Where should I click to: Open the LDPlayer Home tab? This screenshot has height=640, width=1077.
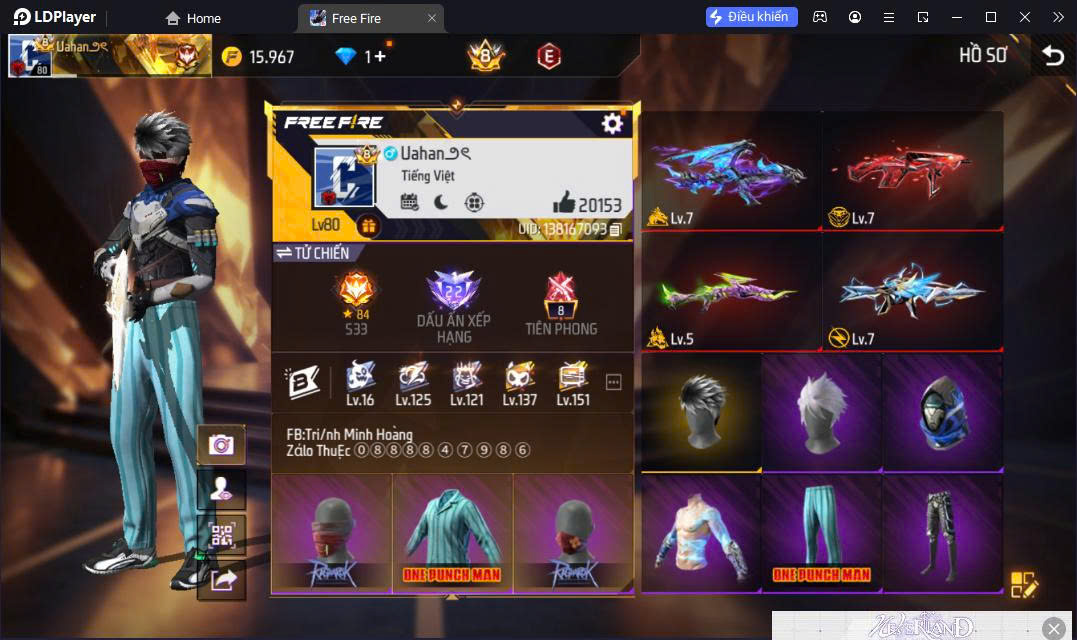tap(194, 18)
